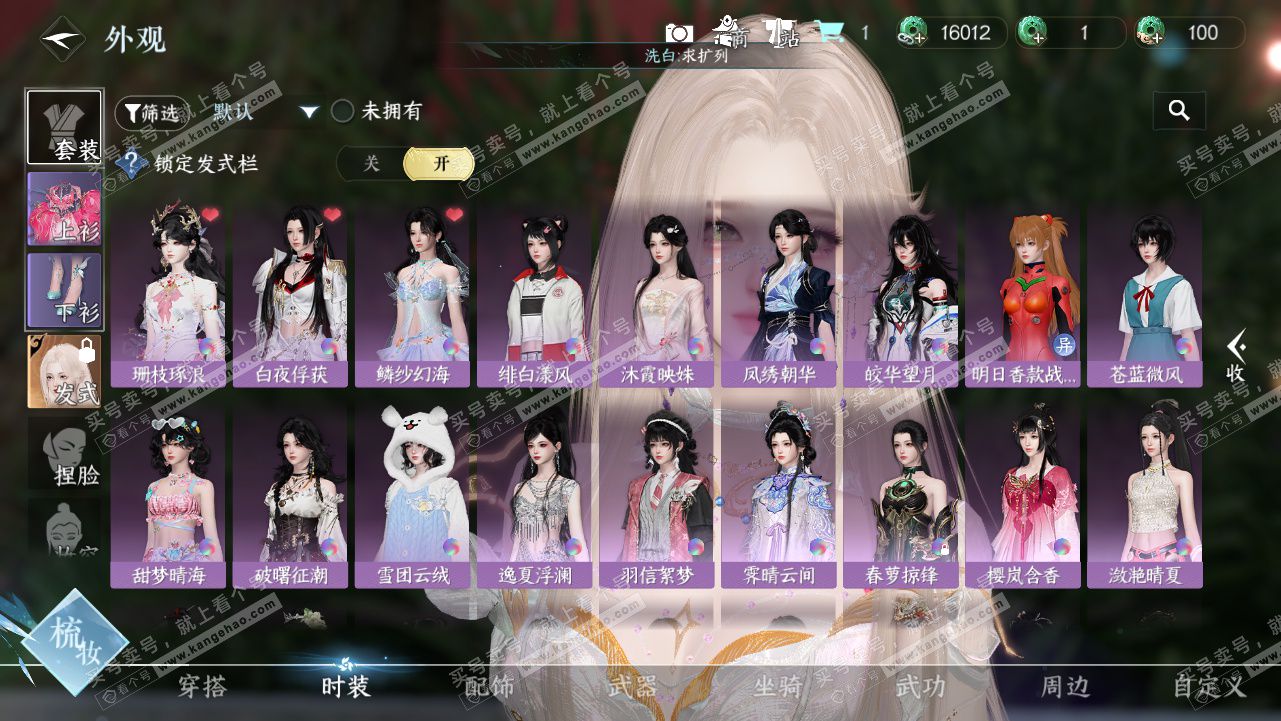Open the shopping cart icon
This screenshot has width=1281, height=721.
click(830, 33)
